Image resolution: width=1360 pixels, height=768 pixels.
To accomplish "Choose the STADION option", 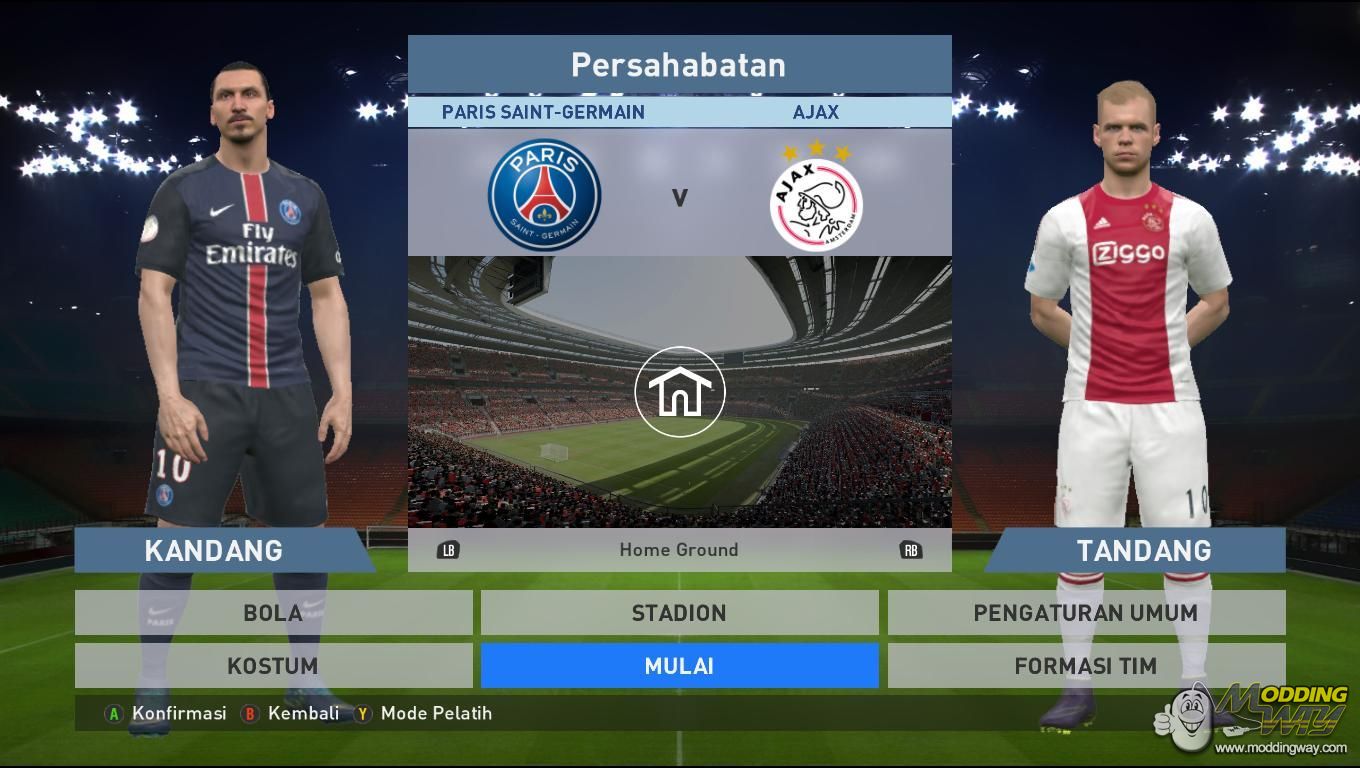I will click(x=679, y=613).
